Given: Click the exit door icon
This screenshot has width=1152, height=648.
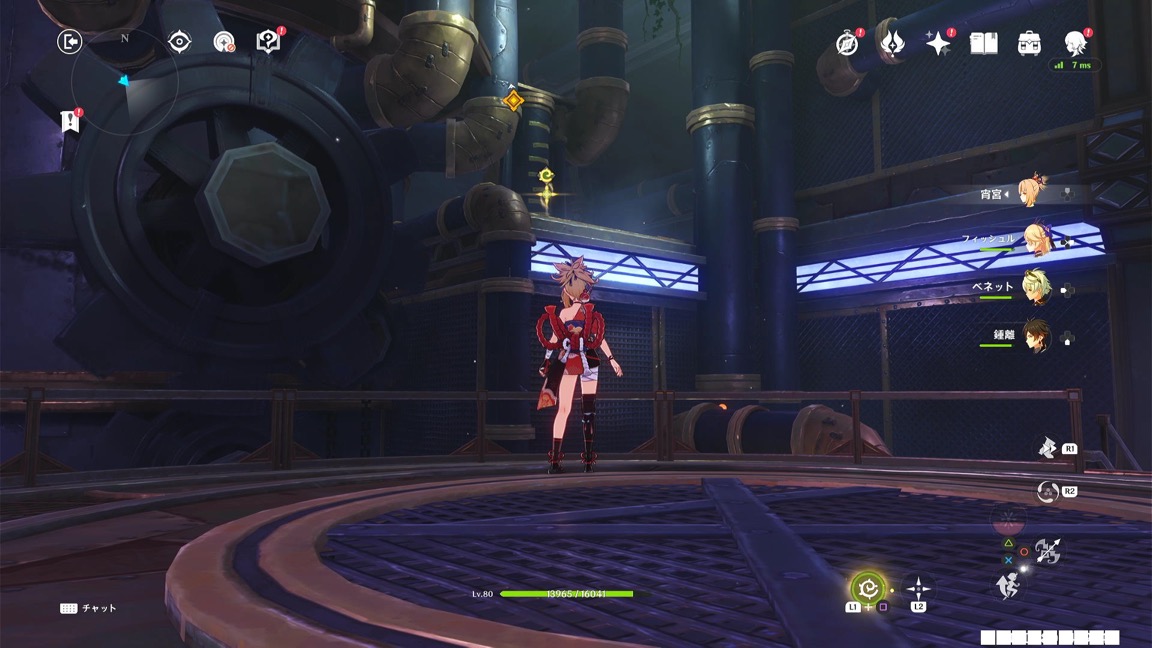Looking at the screenshot, I should point(69,41).
